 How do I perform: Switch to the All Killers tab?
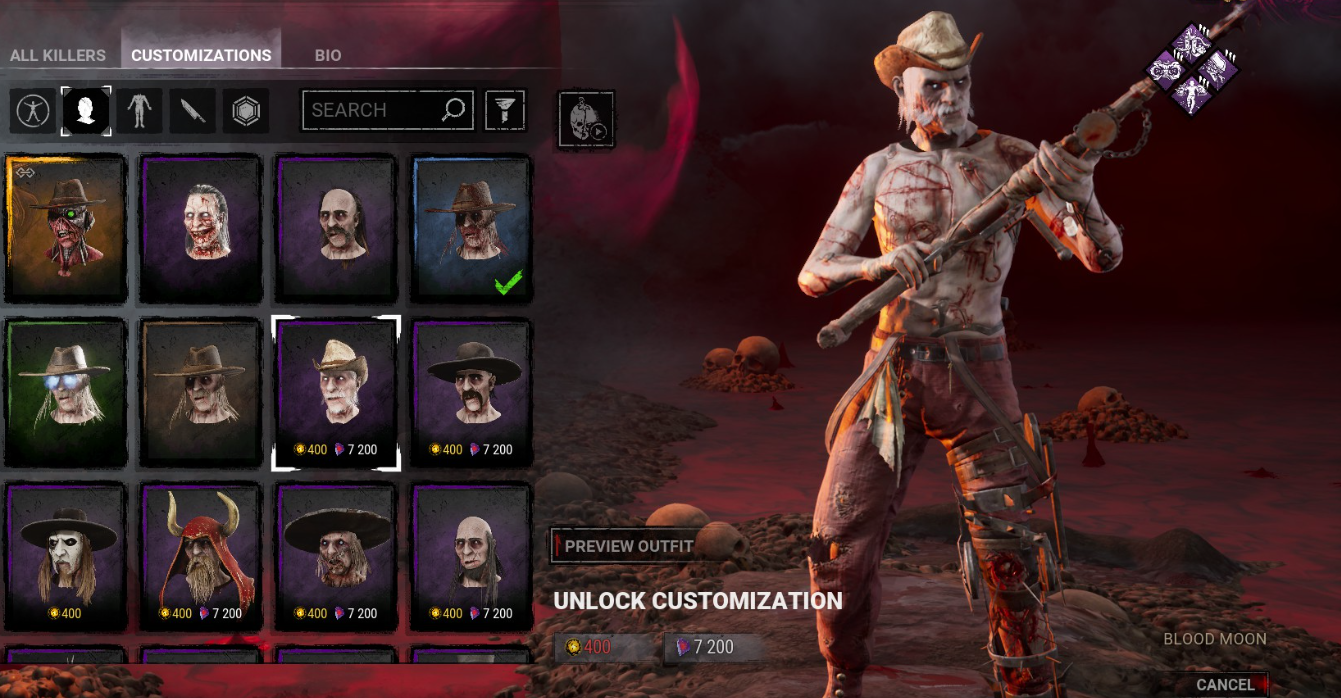pyautogui.click(x=59, y=56)
